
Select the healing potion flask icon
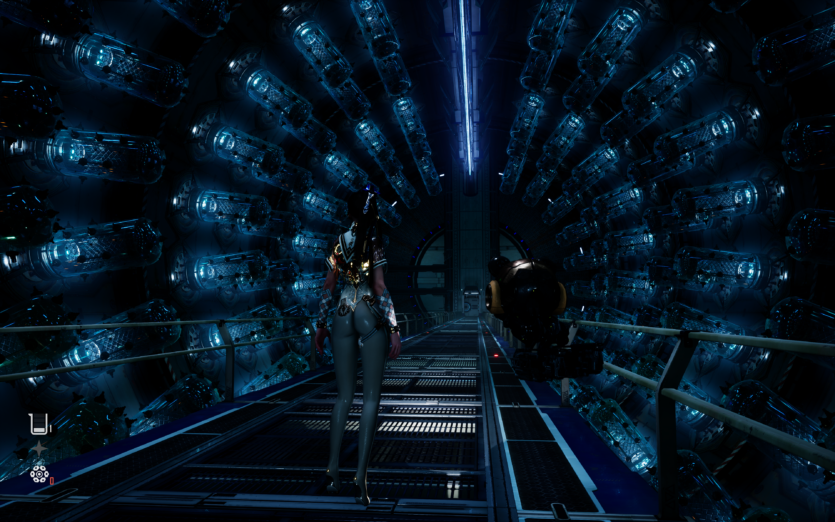(x=38, y=424)
